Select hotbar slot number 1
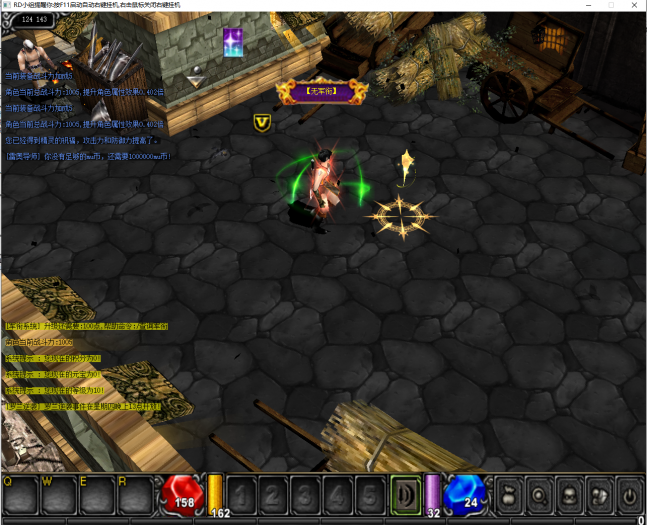 (x=242, y=495)
